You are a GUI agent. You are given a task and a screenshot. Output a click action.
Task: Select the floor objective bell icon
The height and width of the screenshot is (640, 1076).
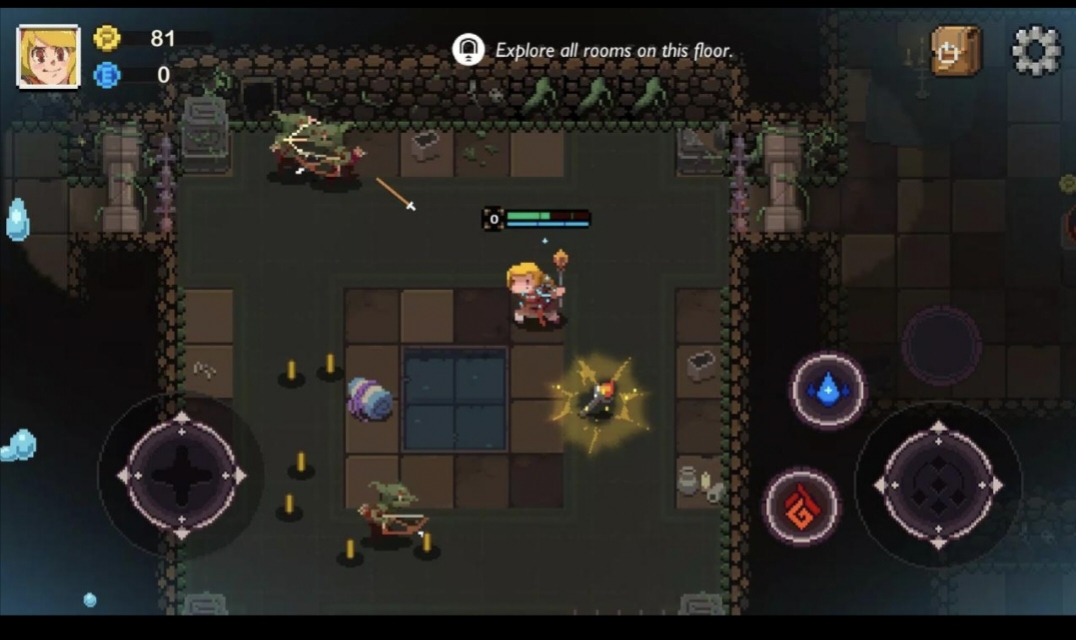click(468, 50)
